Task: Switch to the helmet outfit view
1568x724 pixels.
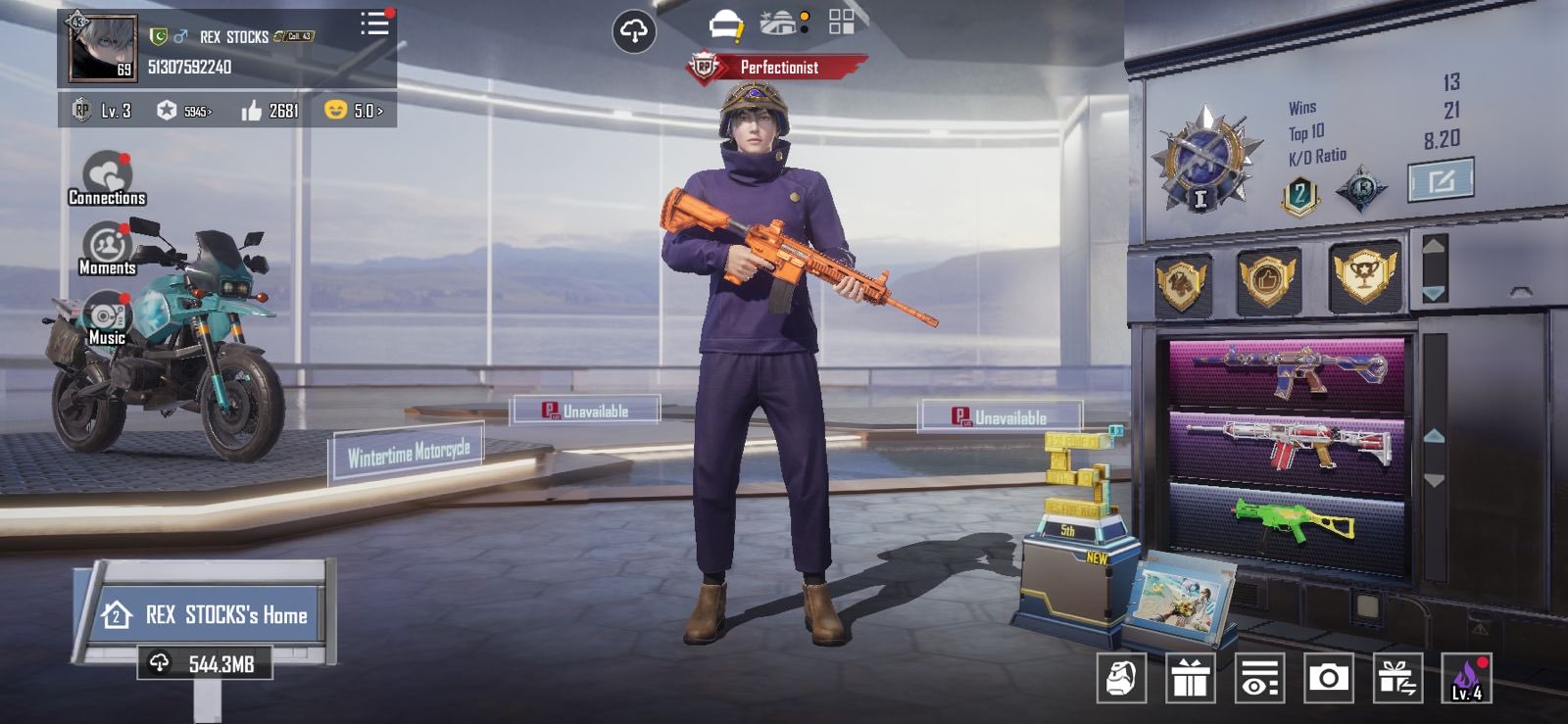Action: click(x=725, y=24)
